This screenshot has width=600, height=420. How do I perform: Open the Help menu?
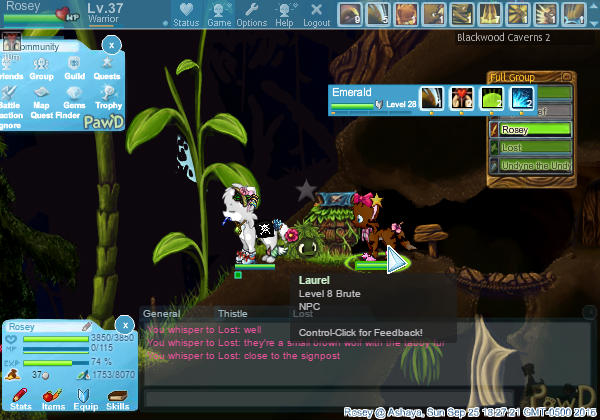pos(285,14)
